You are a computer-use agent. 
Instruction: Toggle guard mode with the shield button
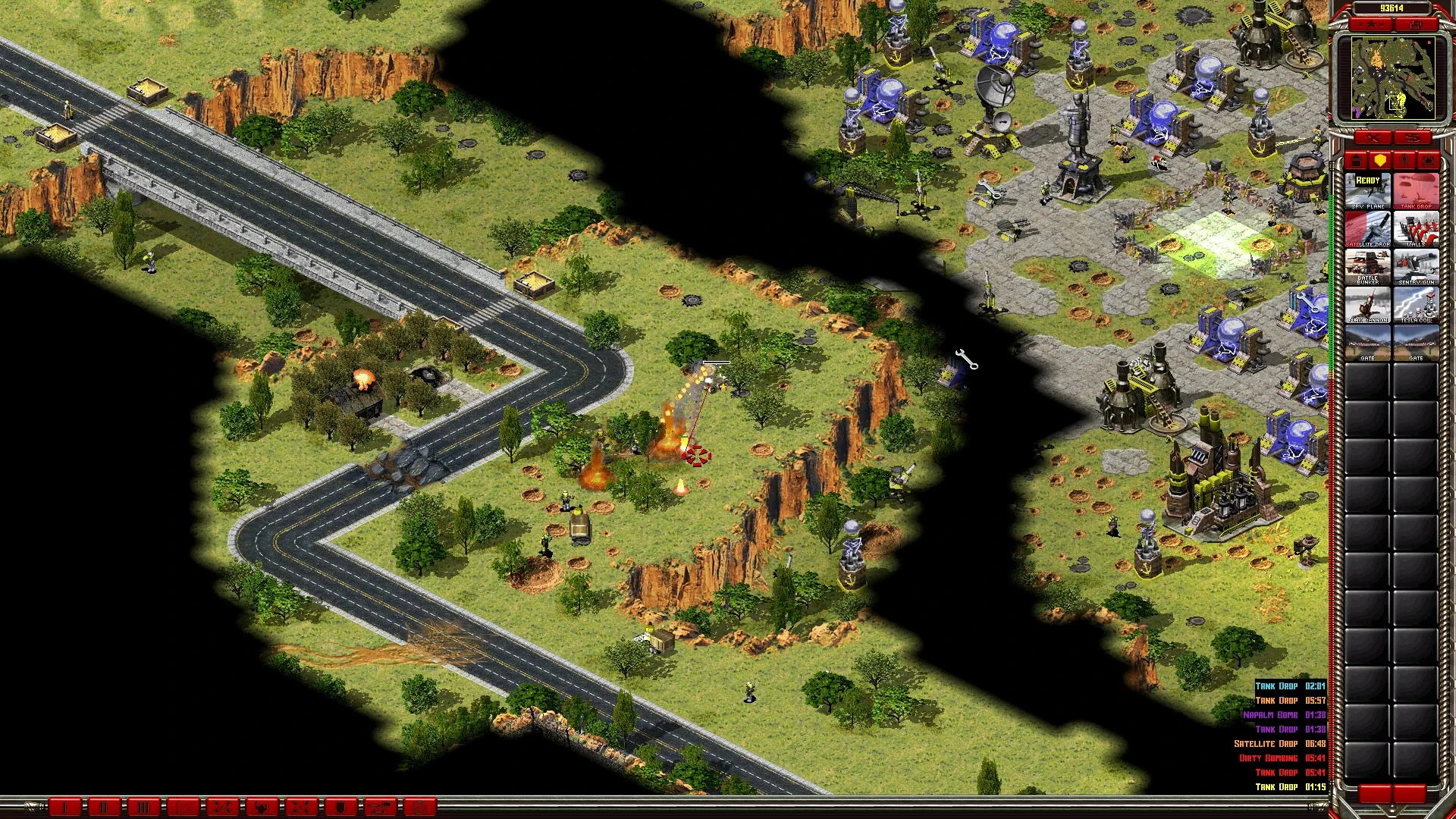340,807
